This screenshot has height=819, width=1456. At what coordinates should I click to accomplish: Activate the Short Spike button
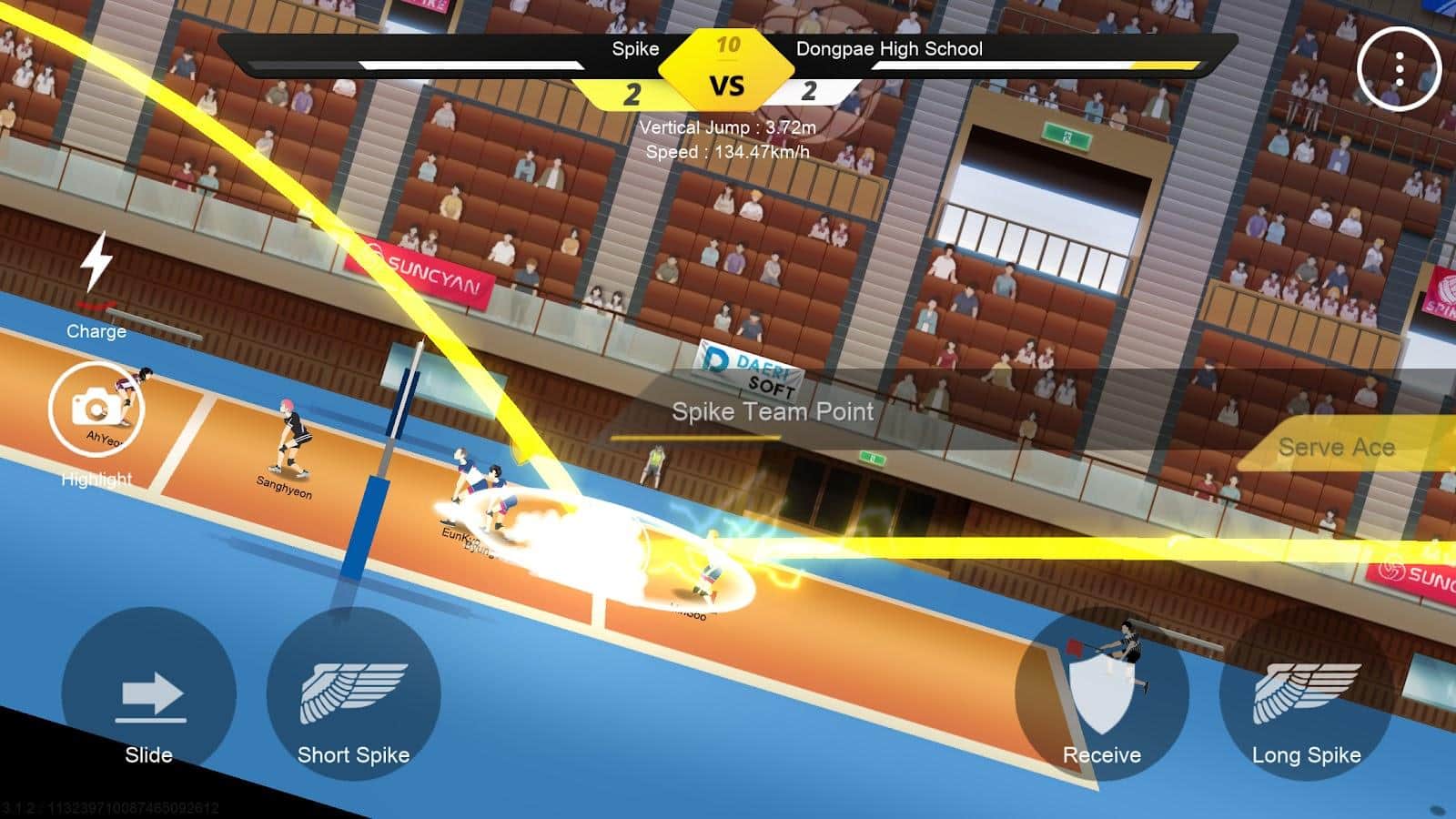pos(353,696)
